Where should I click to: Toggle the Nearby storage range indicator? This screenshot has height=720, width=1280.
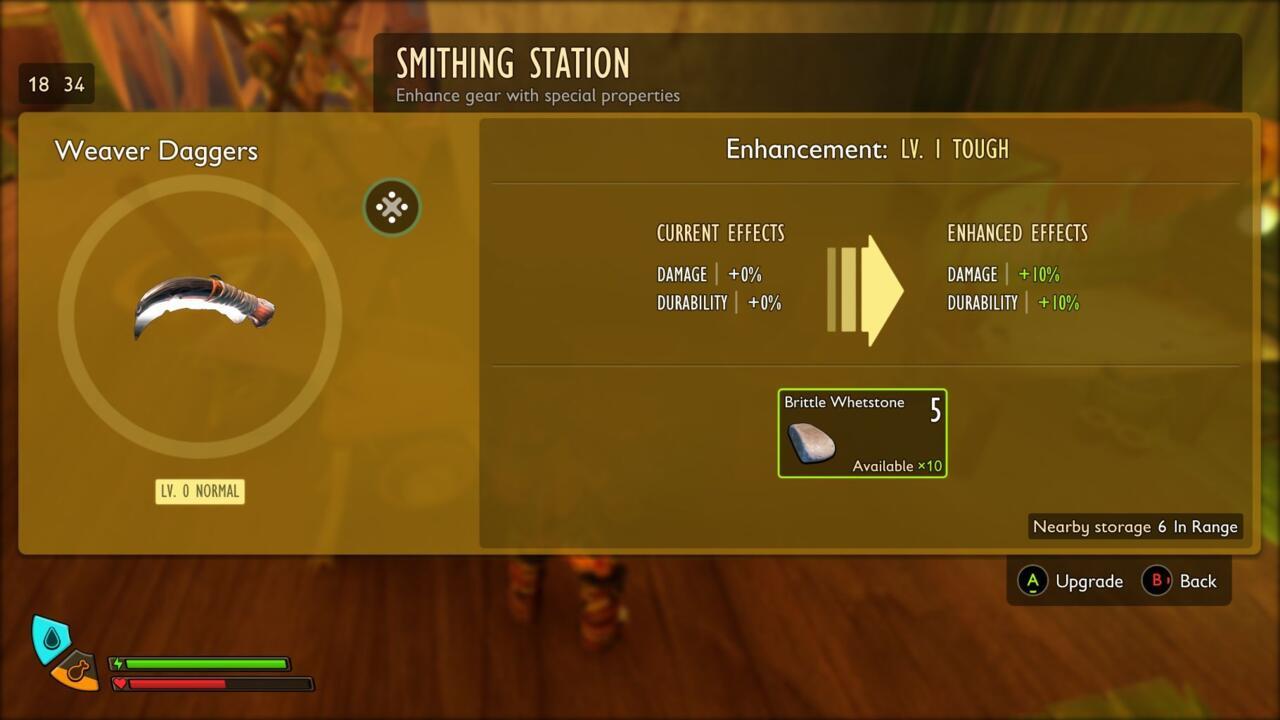1134,526
